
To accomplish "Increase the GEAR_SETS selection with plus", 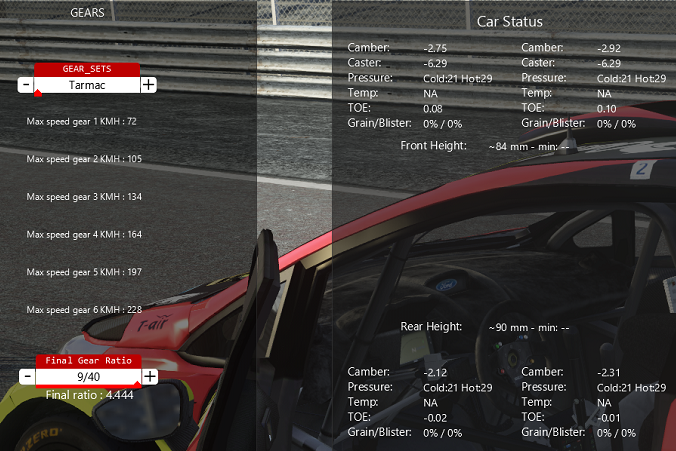I will 148,85.
